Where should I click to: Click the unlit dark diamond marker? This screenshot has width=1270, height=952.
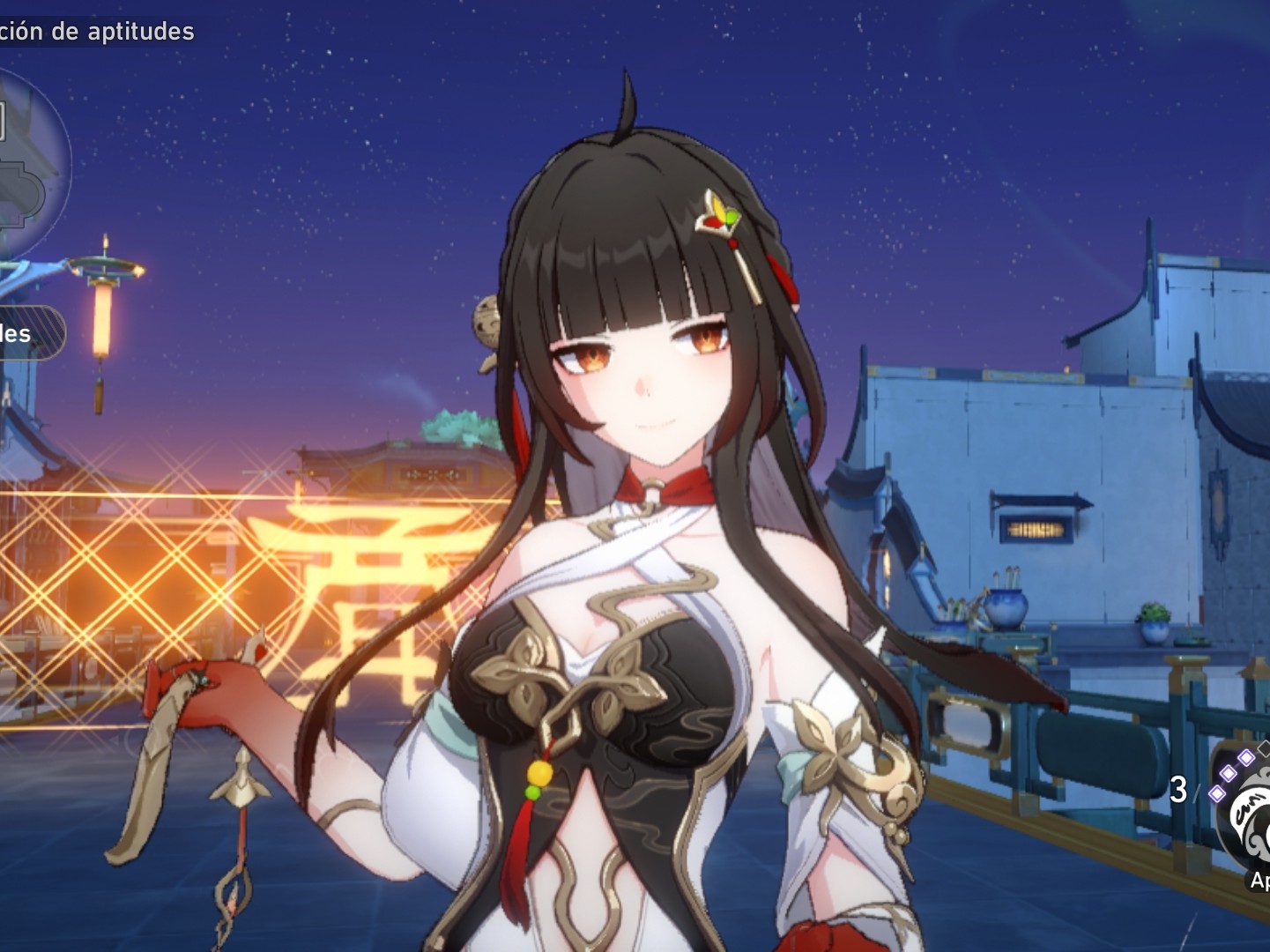click(x=1264, y=747)
